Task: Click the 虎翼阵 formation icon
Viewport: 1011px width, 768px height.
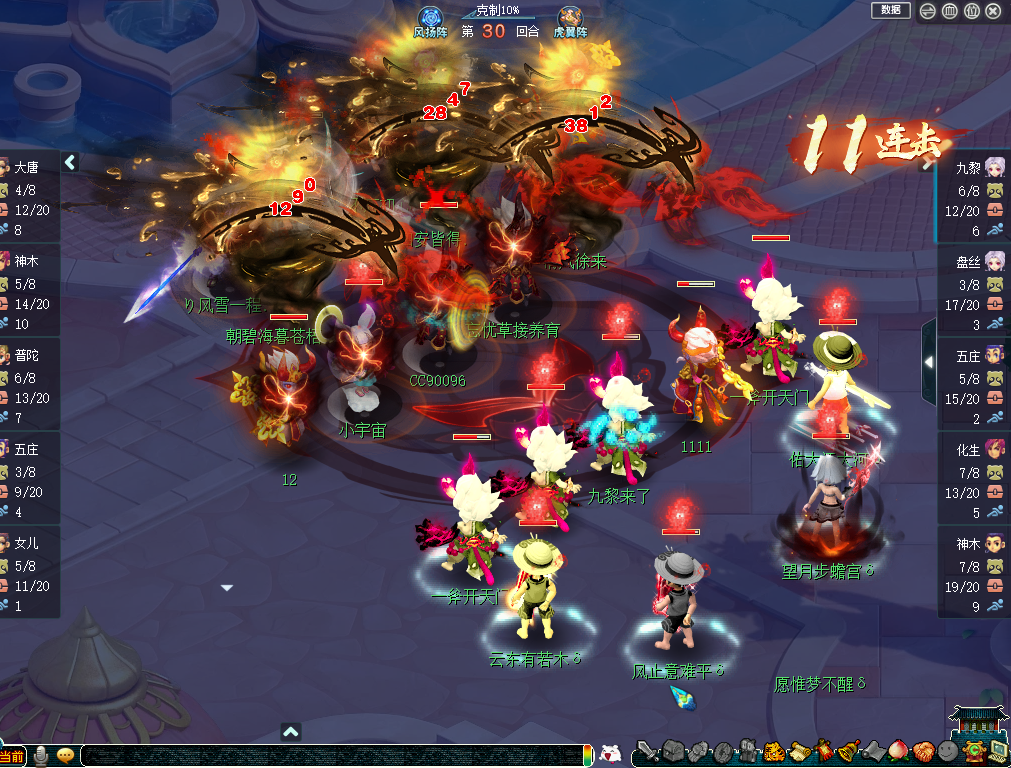Action: point(571,18)
